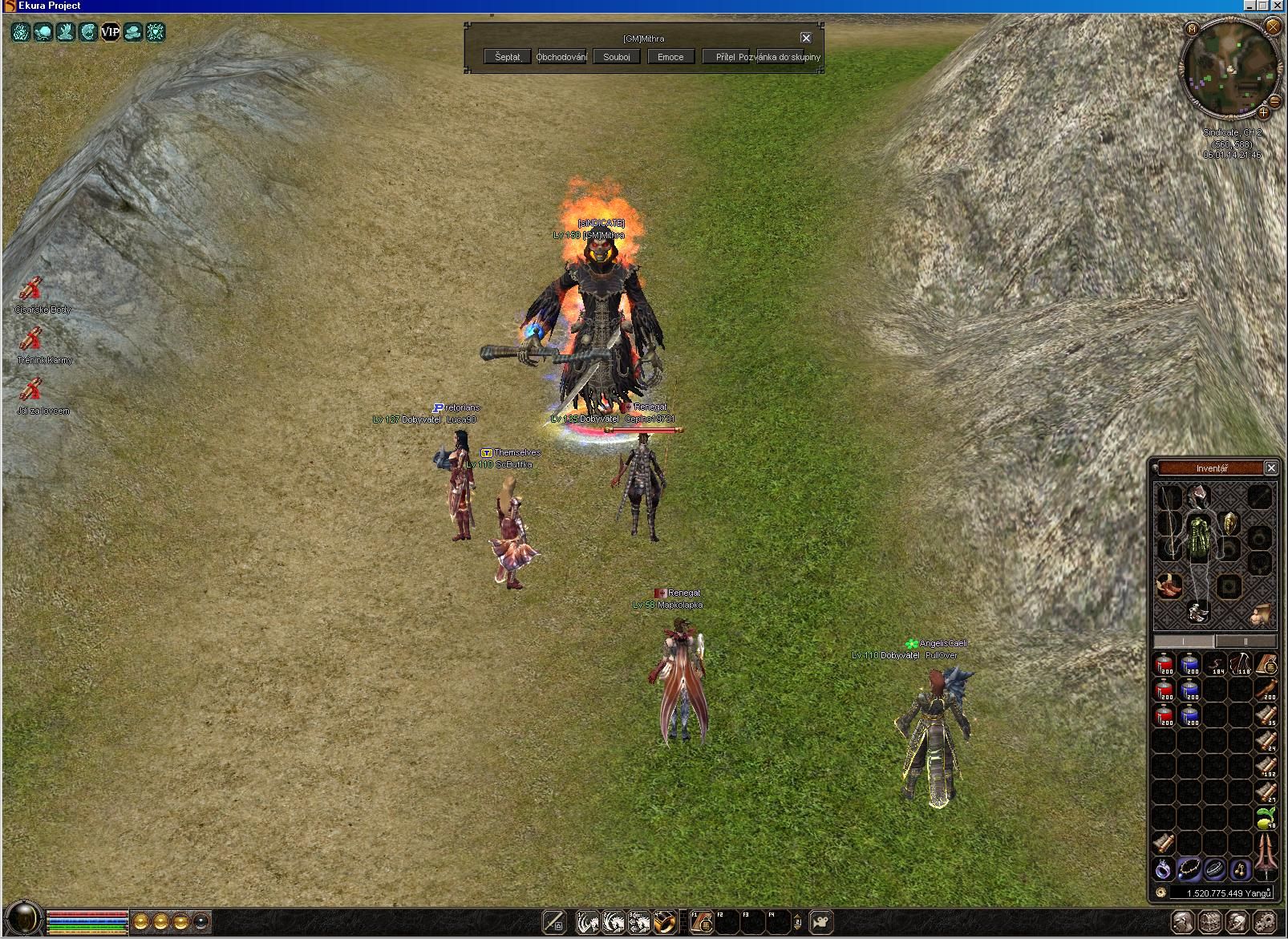Close the Inventář inventory window
1288x939 pixels.
pyautogui.click(x=1270, y=467)
